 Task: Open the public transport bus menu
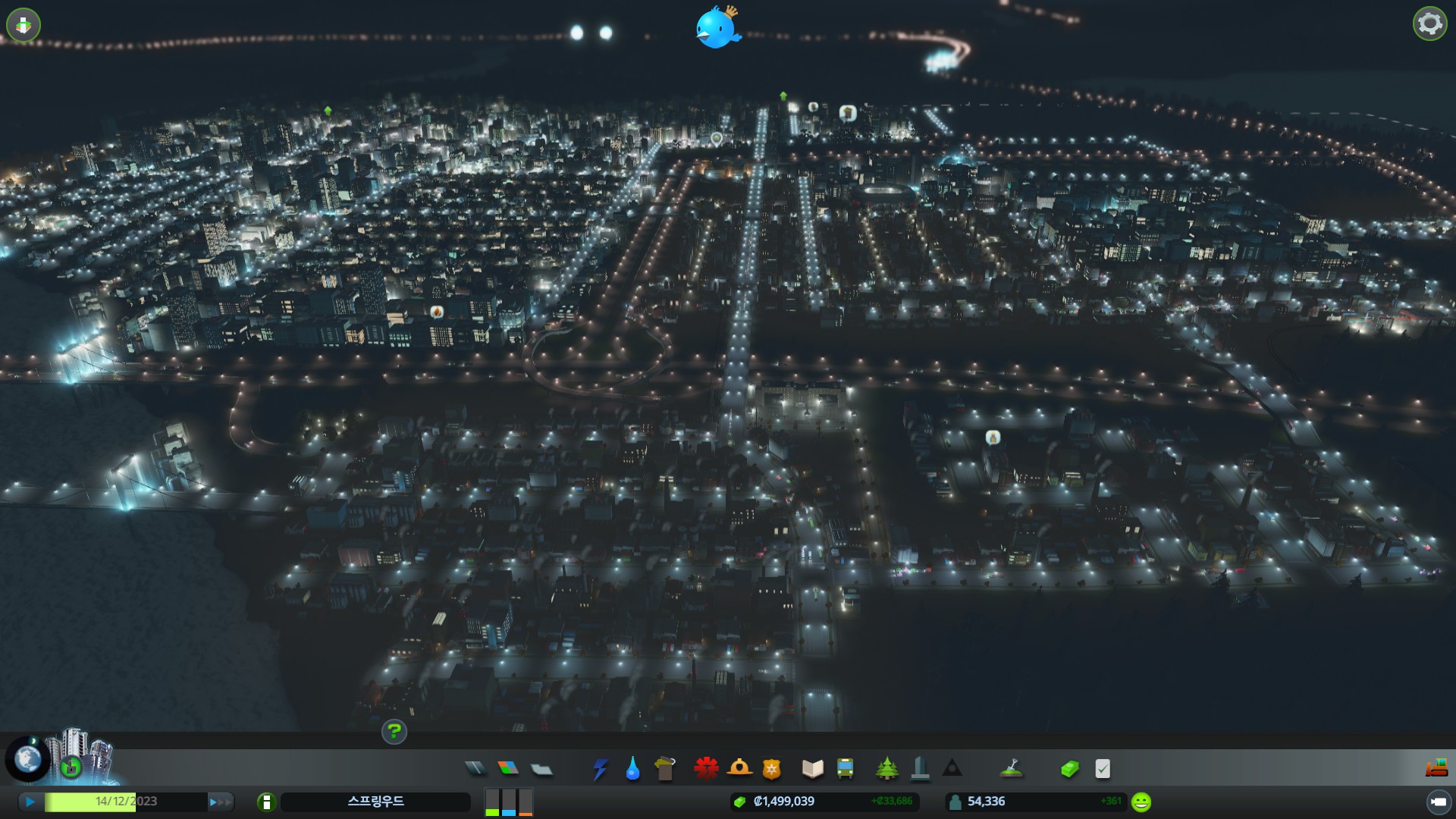click(x=845, y=769)
